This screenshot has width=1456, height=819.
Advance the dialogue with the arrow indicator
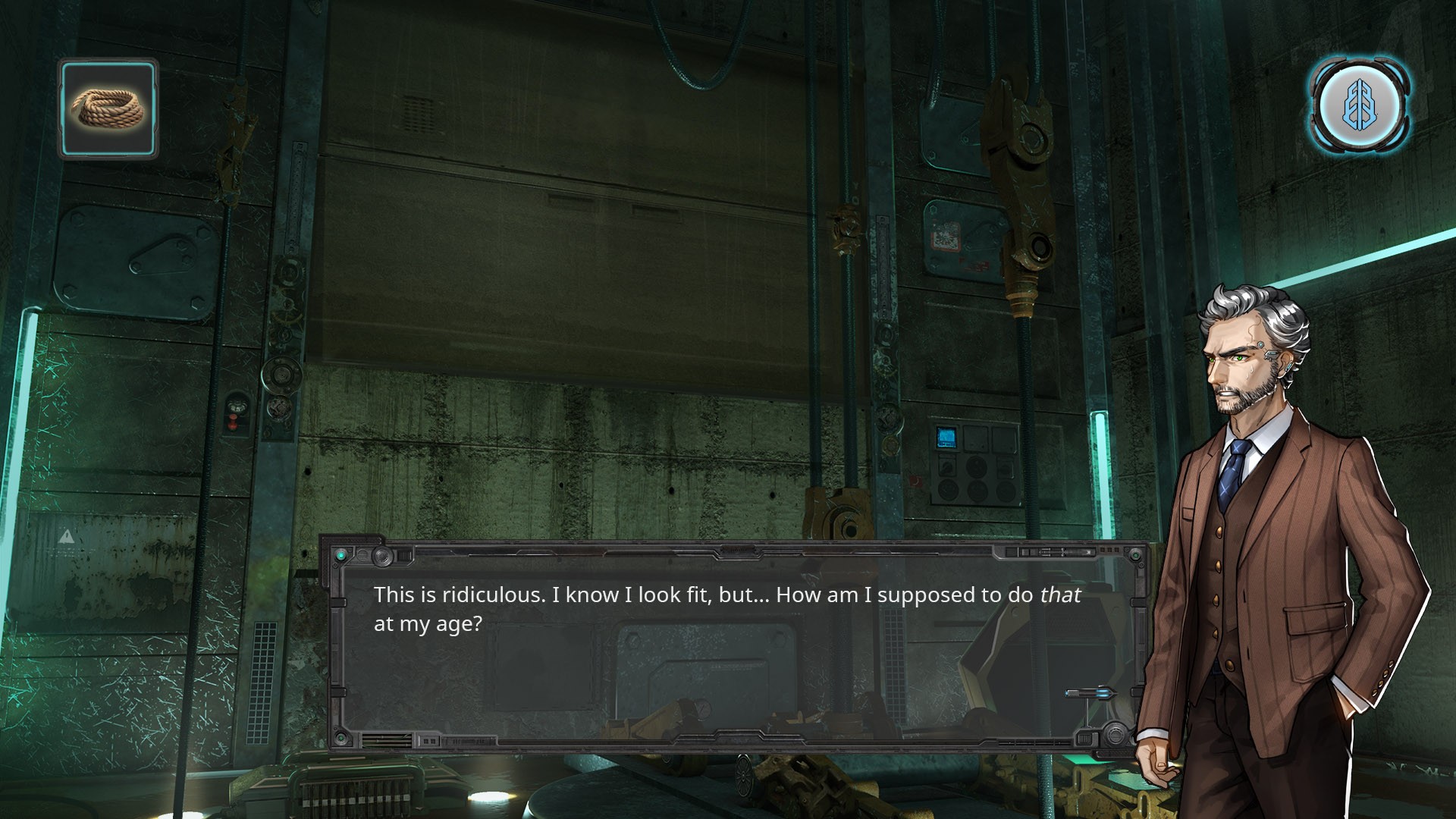[x=1090, y=692]
